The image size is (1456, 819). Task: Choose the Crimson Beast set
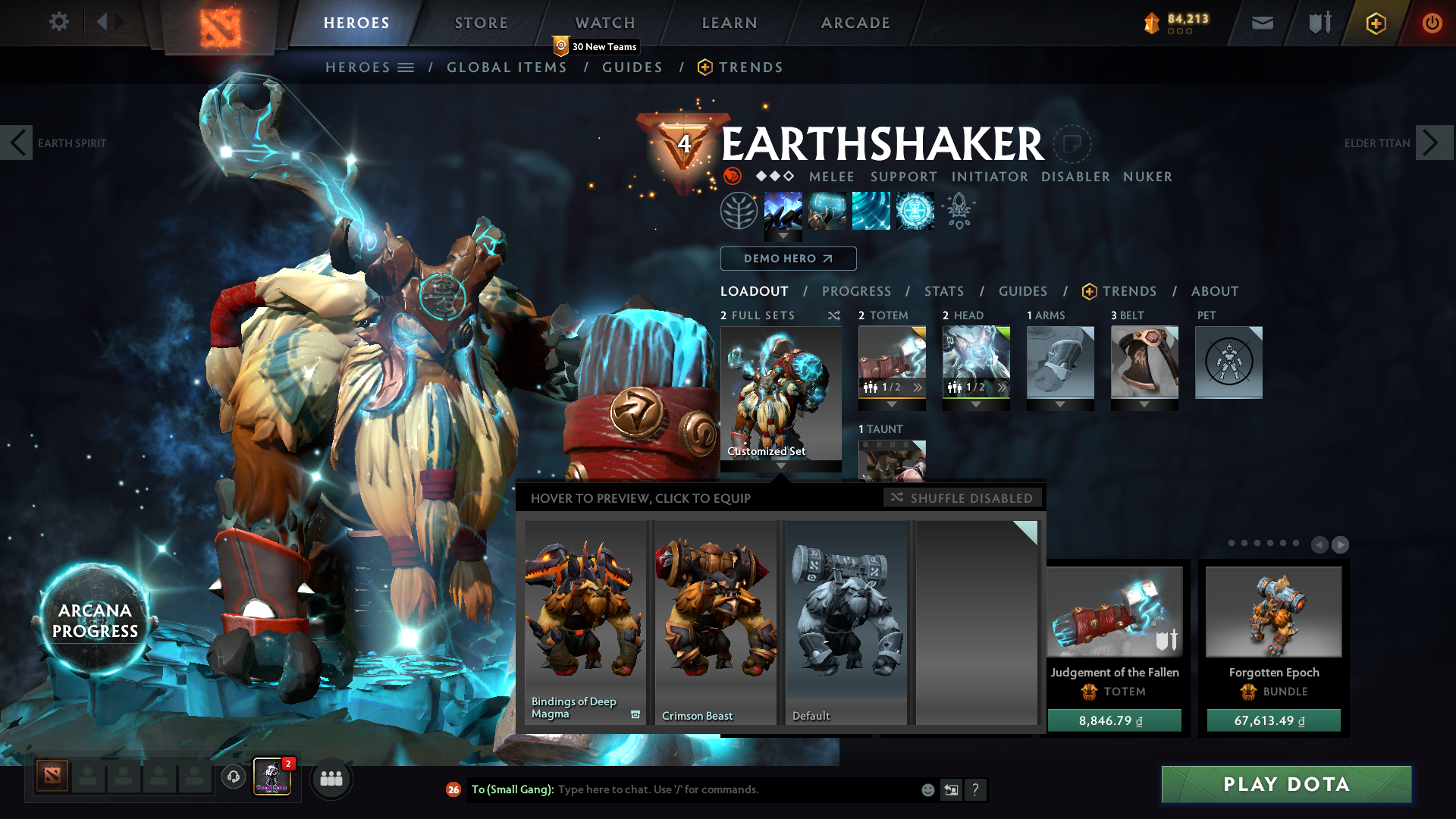[715, 622]
